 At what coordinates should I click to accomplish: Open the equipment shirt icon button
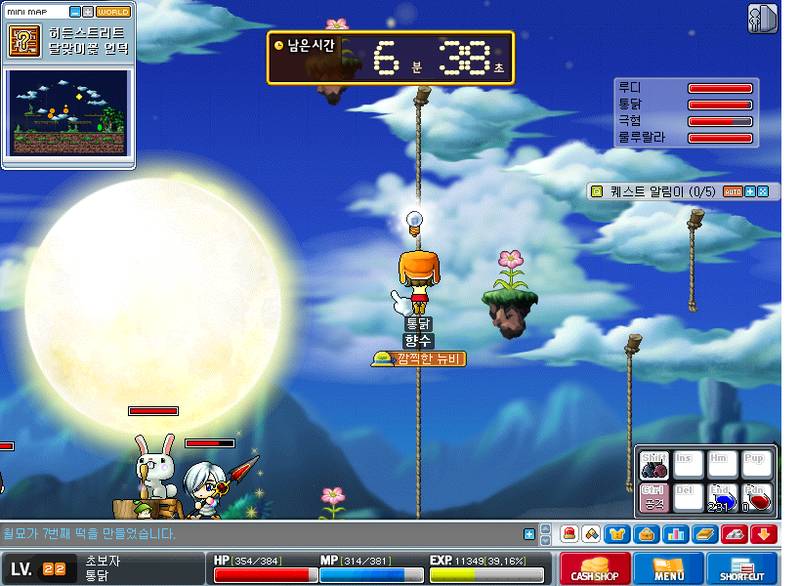point(618,534)
